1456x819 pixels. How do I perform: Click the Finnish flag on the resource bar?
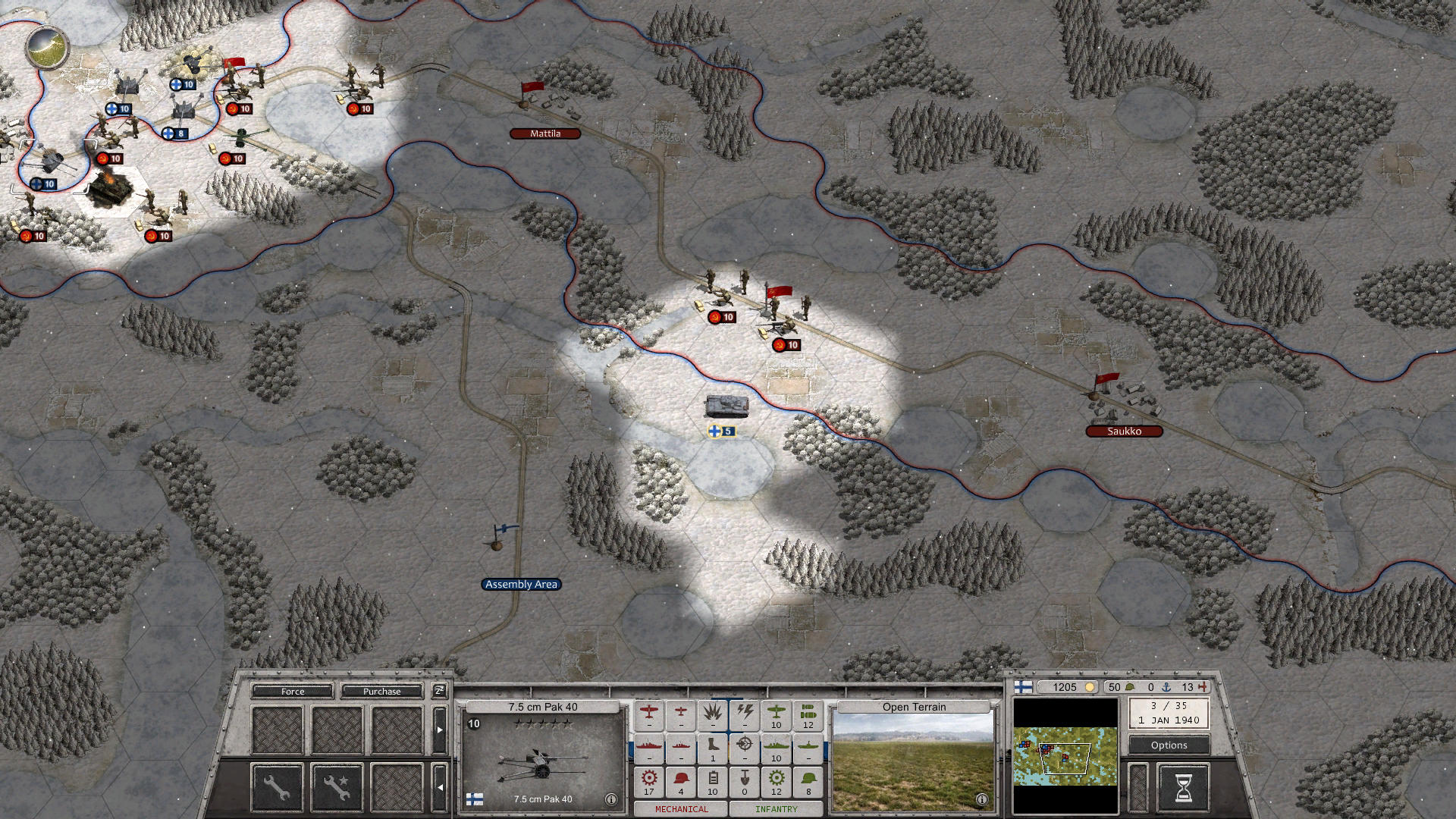(1024, 686)
